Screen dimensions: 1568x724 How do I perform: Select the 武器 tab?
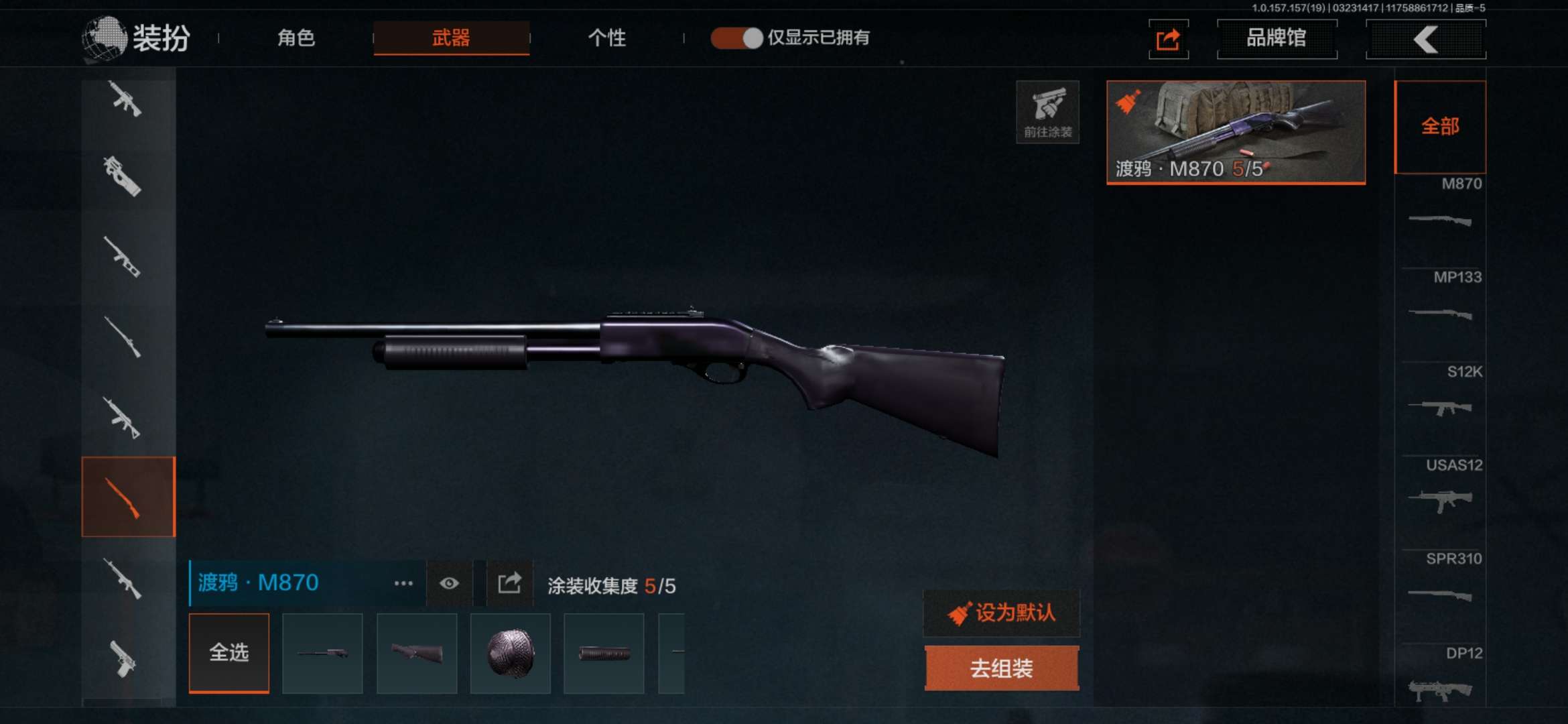coord(451,38)
